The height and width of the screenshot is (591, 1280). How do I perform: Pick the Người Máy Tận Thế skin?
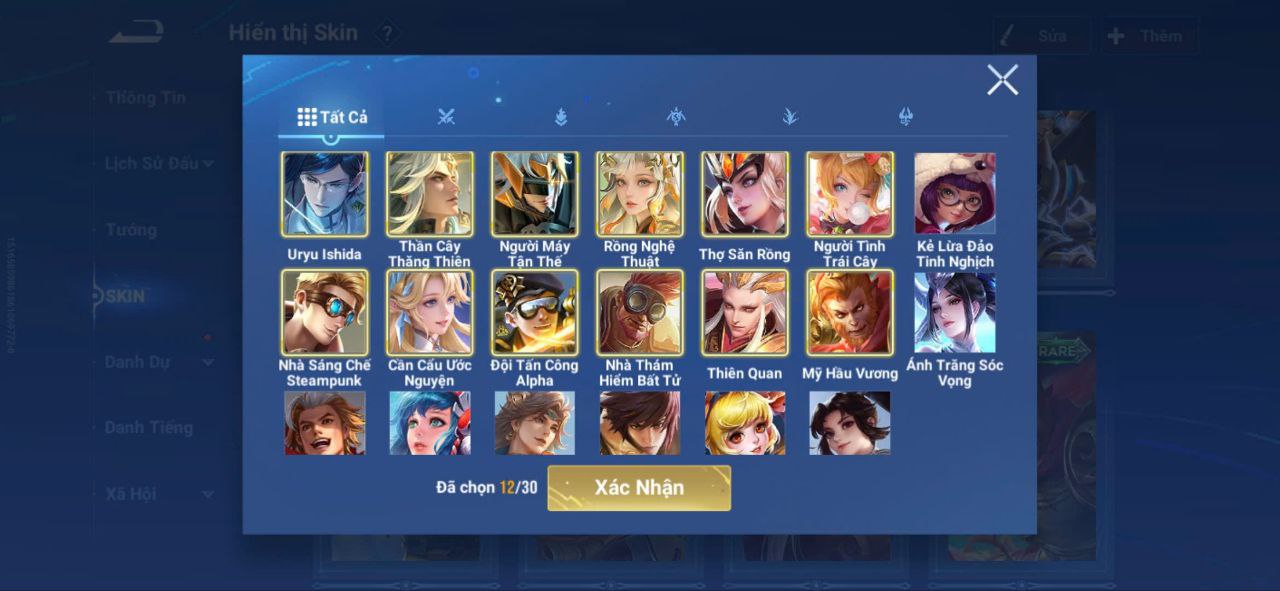point(535,194)
